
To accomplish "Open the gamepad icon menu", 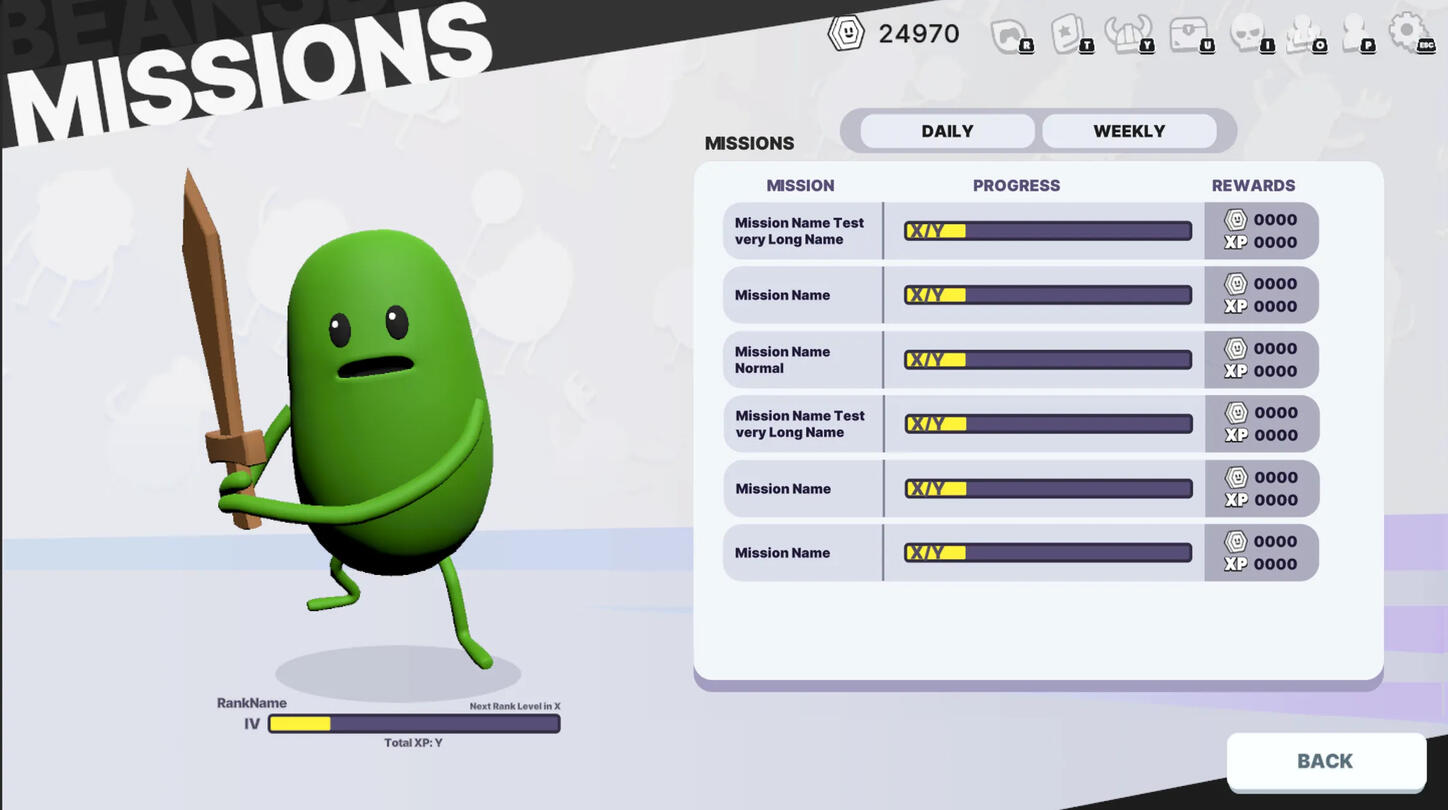I will click(x=1010, y=35).
